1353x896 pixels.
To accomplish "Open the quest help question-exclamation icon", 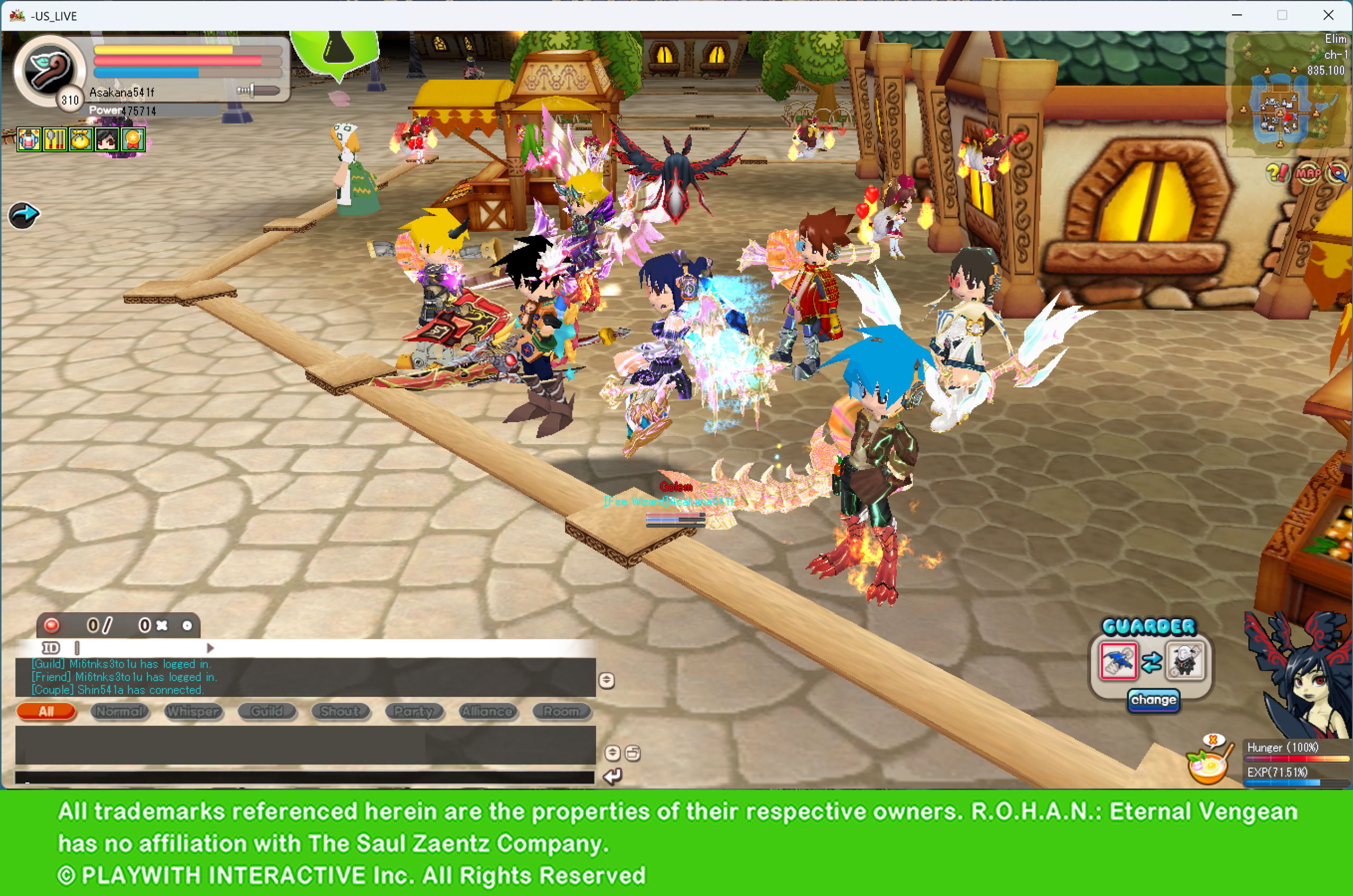I will point(1277,173).
